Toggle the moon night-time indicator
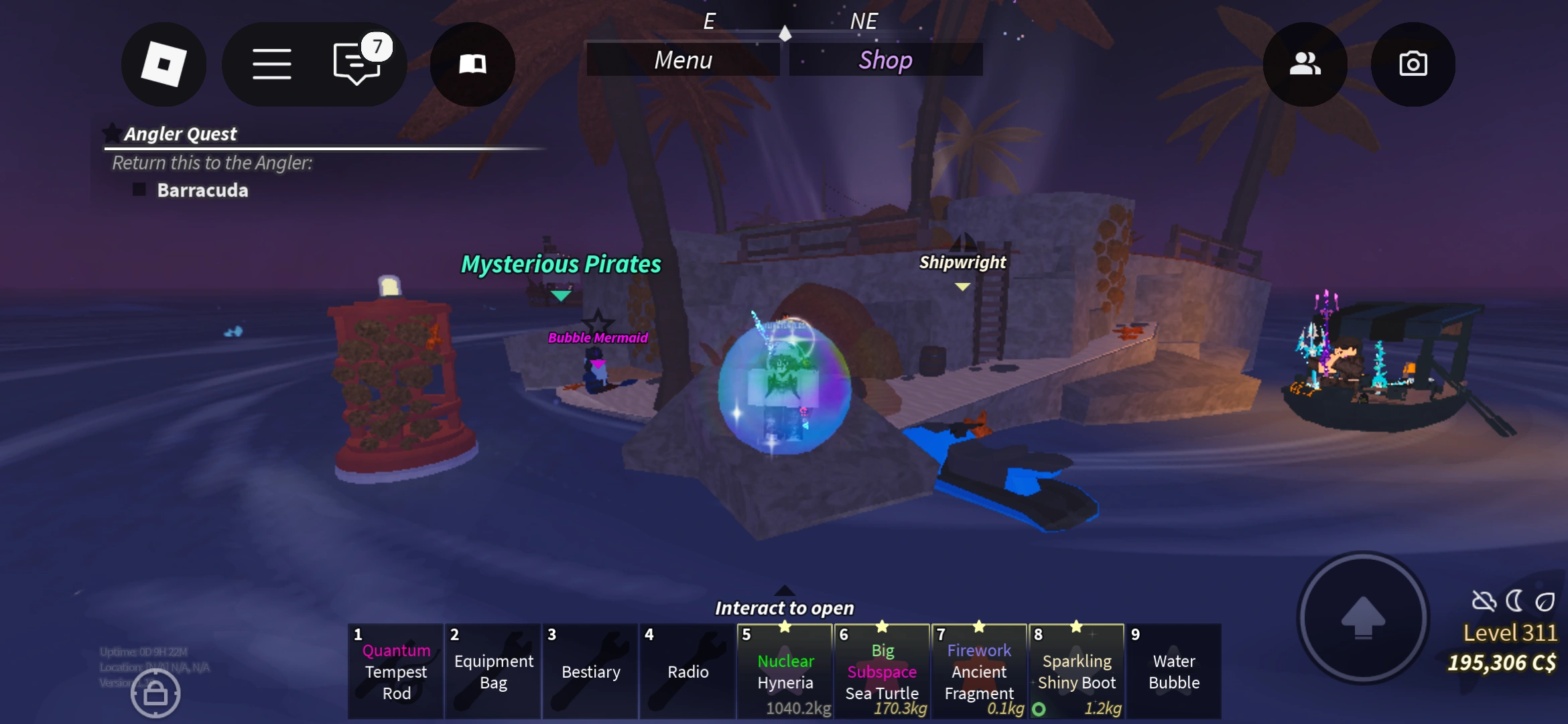Viewport: 1568px width, 724px height. point(1514,601)
